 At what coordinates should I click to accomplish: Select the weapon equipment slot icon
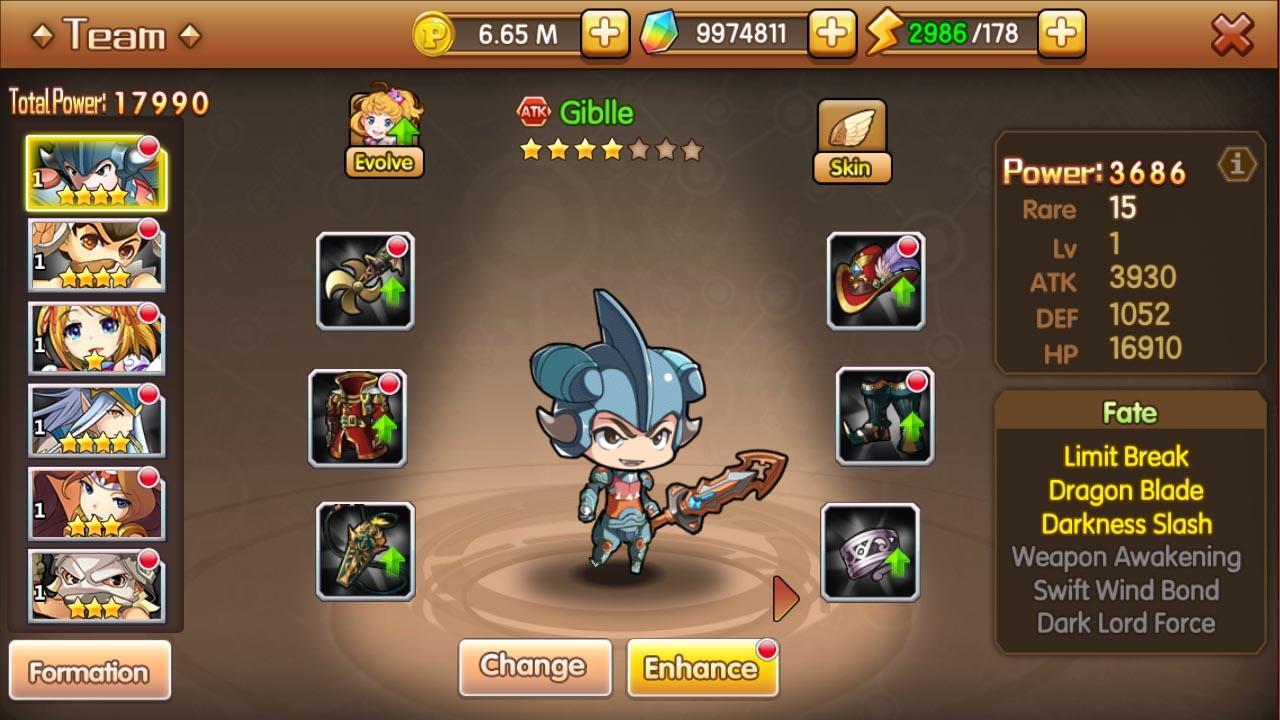point(364,279)
